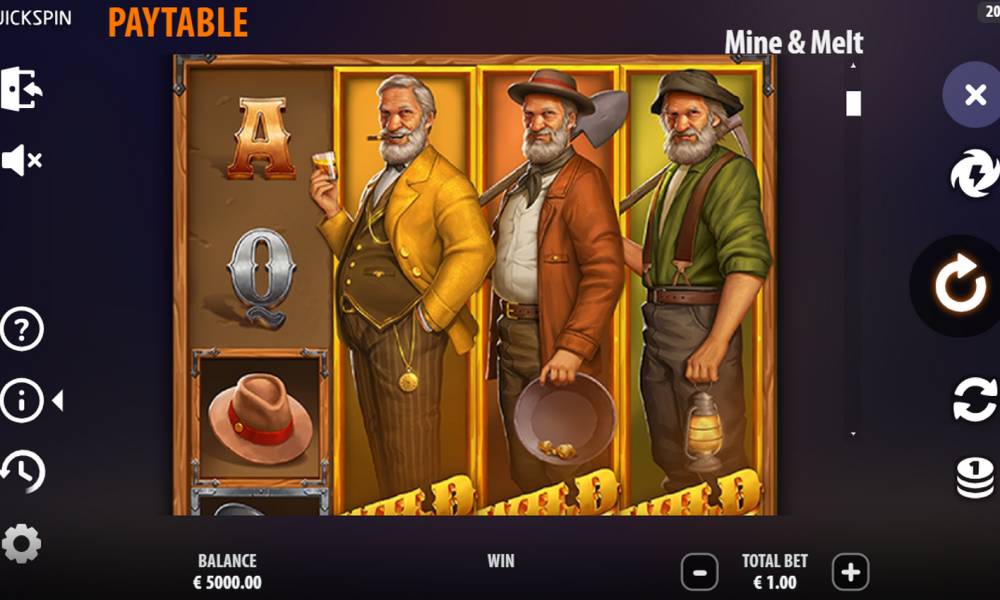Open the coin stack bet settings
The height and width of the screenshot is (600, 1000).
pos(974,477)
